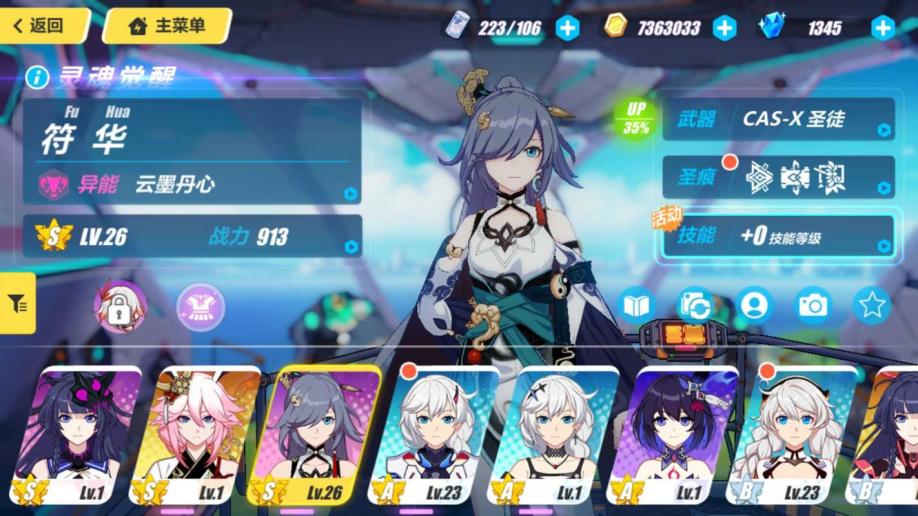Add stamina with the plus button
This screenshot has height=516, width=918.
tap(567, 28)
